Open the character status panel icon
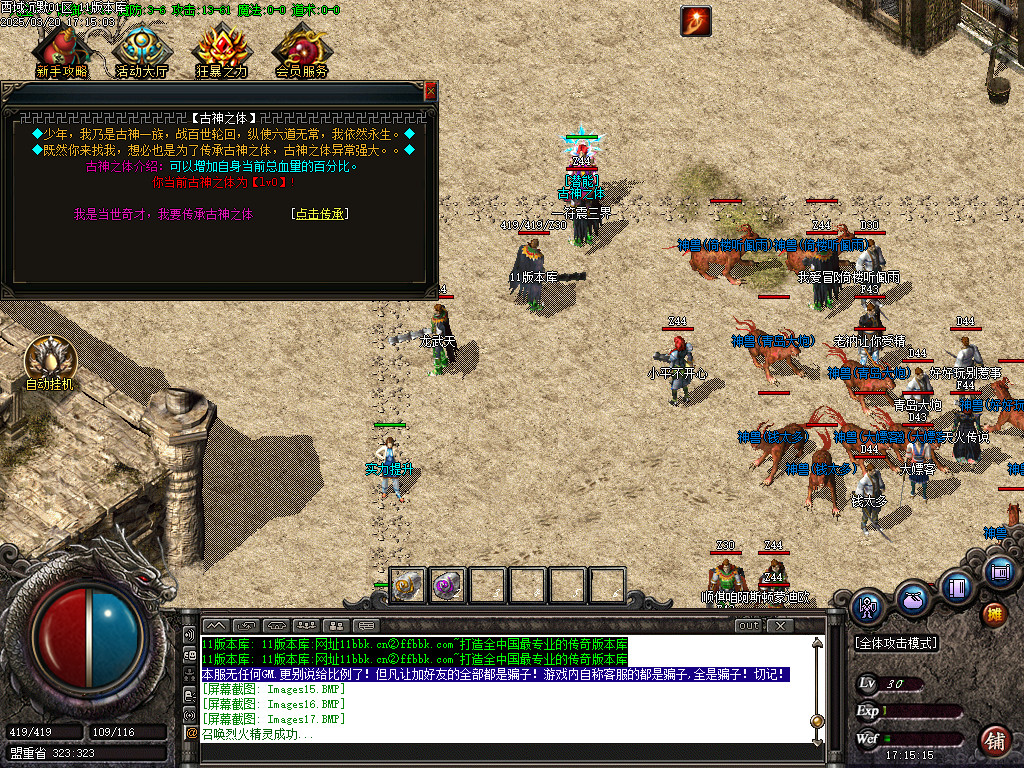The width and height of the screenshot is (1024, 768). pos(868,607)
